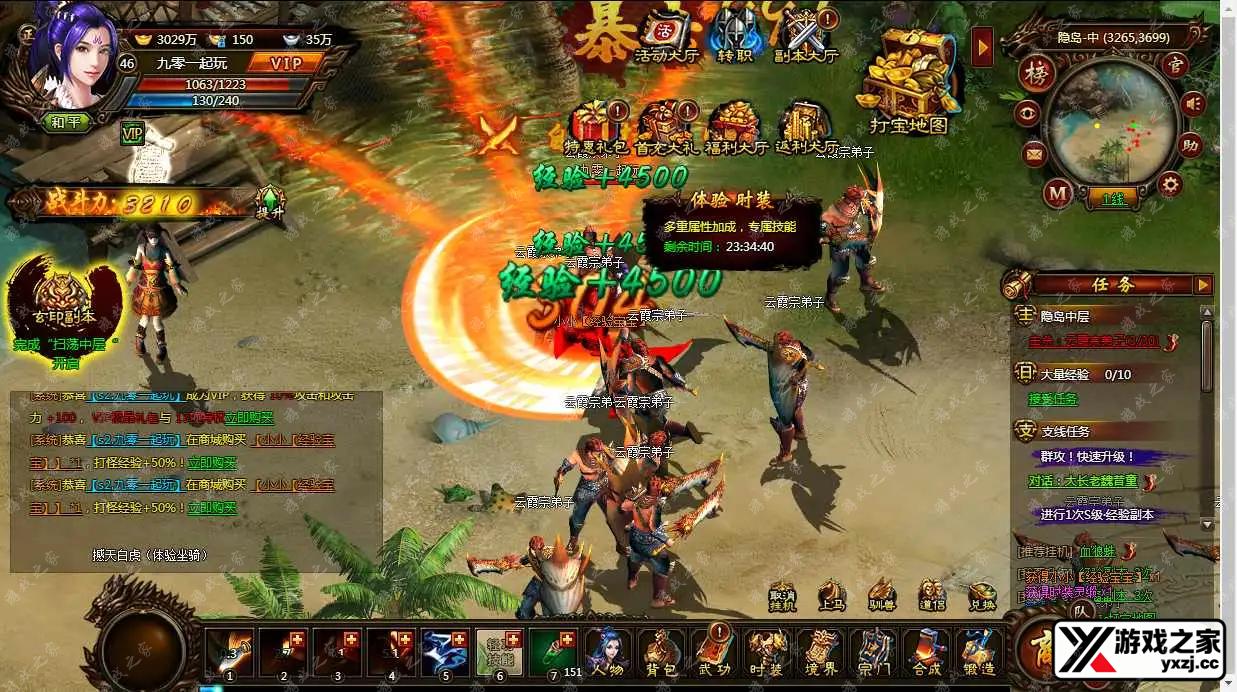Image resolution: width=1237 pixels, height=692 pixels.
Task: Open the 首充大礼 first recharge gift
Action: coord(667,125)
